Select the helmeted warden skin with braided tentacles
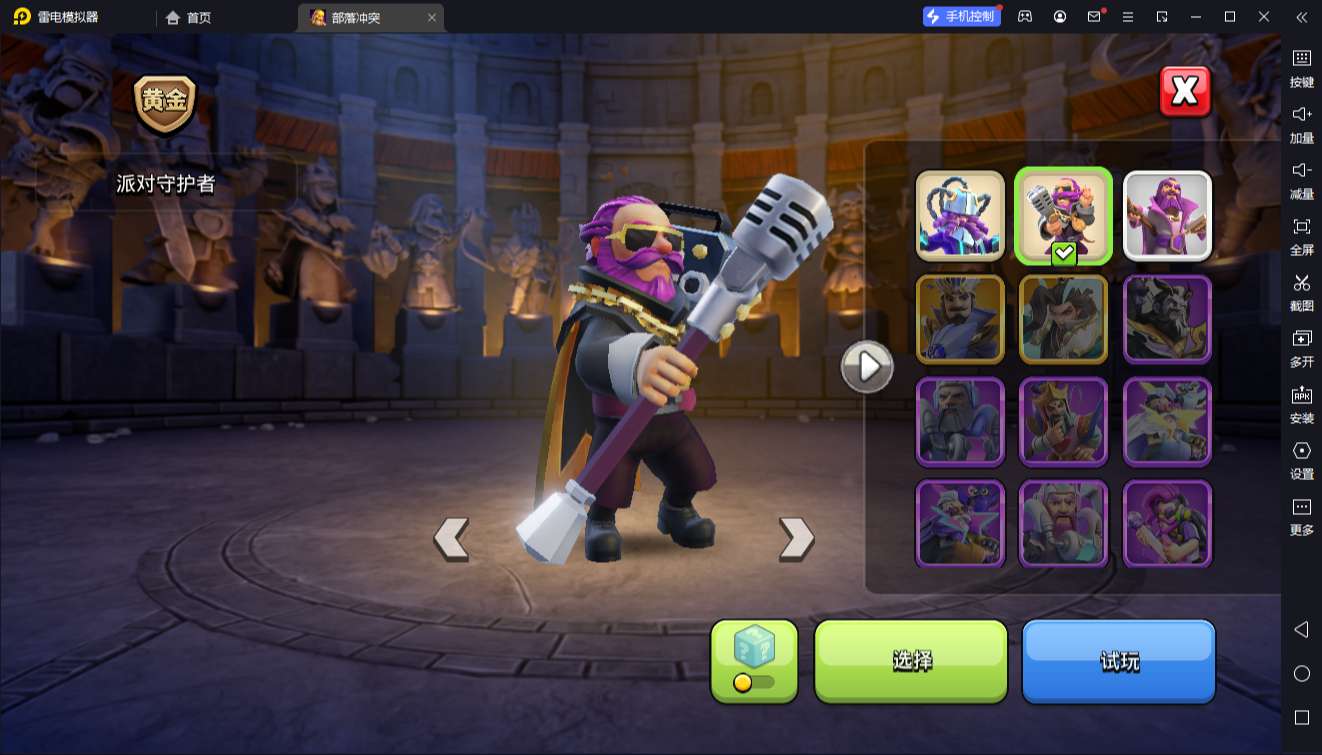 click(960, 216)
